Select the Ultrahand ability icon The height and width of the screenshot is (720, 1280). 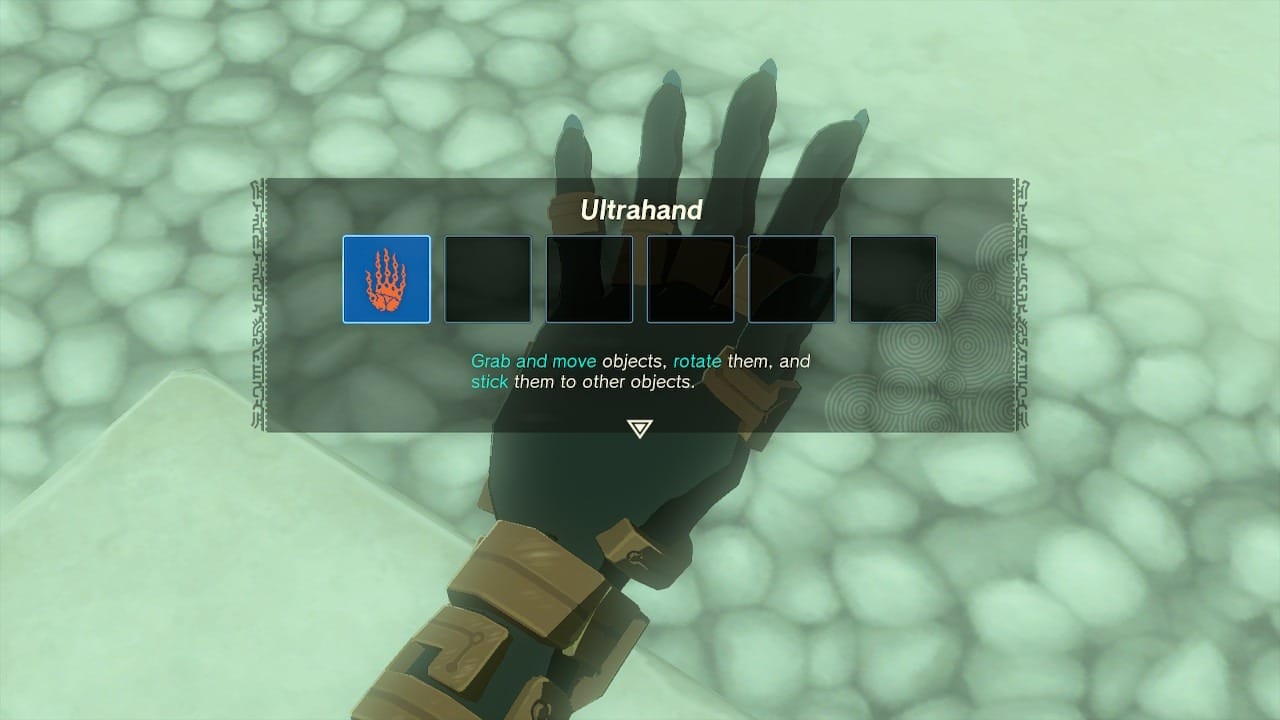tap(386, 279)
